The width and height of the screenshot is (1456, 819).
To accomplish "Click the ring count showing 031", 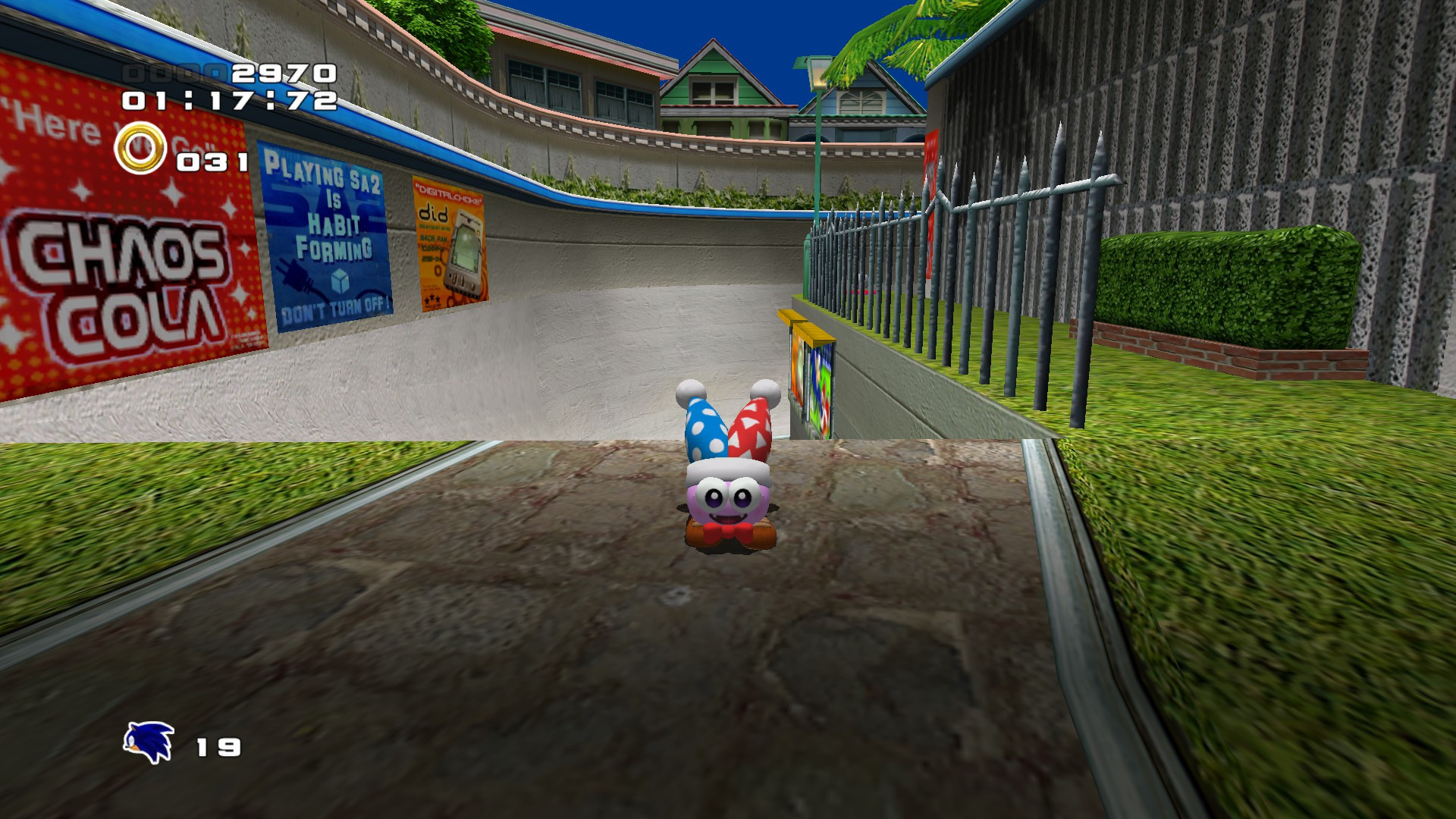I will [x=211, y=160].
